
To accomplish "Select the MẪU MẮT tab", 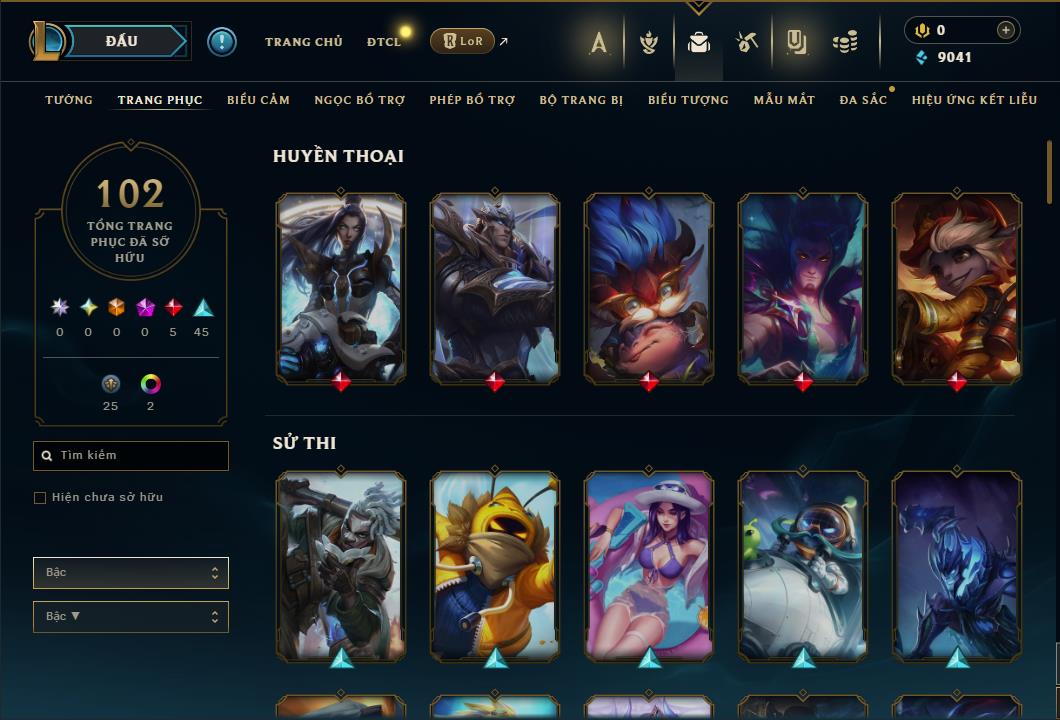I will [x=784, y=100].
